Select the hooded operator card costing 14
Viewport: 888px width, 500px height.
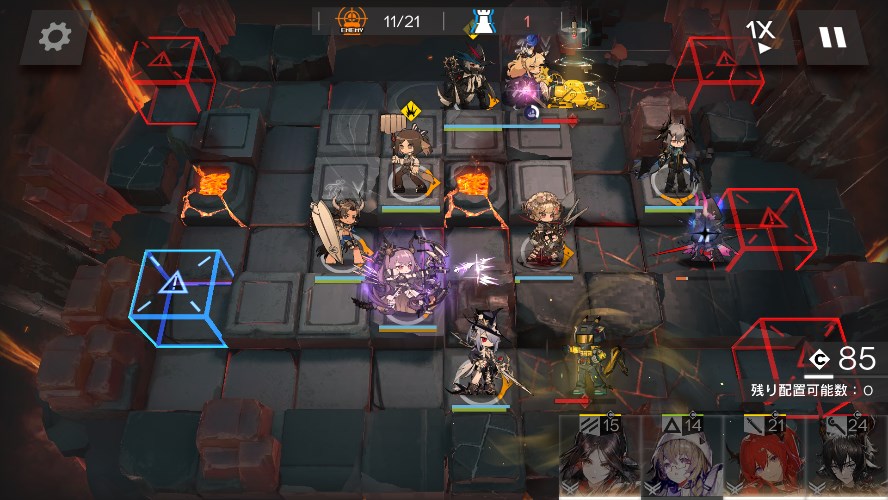coord(680,458)
